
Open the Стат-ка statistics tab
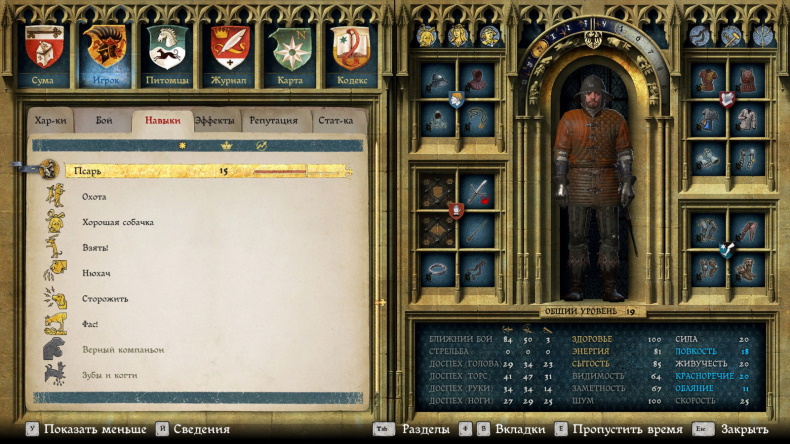[x=335, y=121]
